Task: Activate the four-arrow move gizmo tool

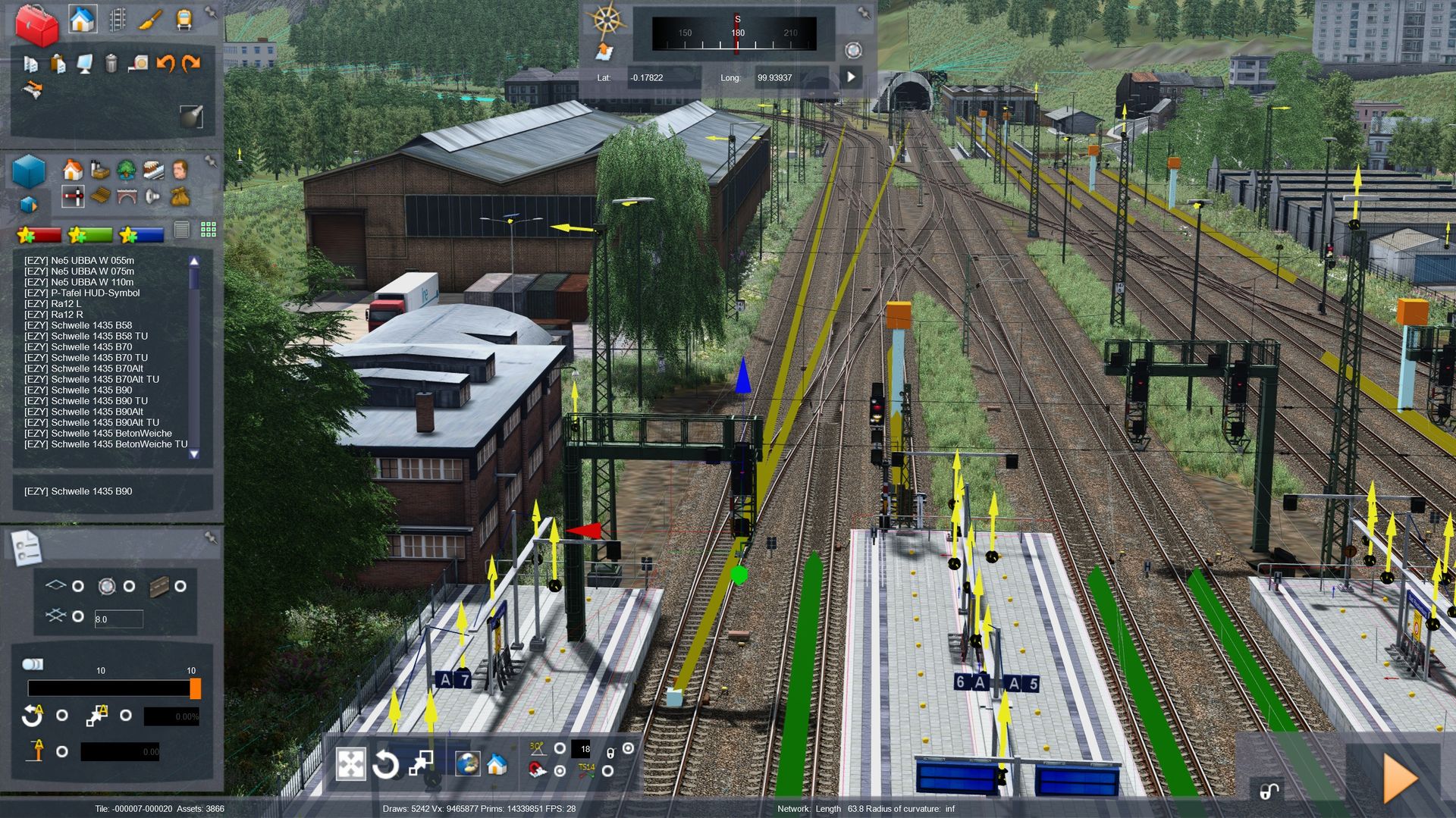Action: [350, 764]
